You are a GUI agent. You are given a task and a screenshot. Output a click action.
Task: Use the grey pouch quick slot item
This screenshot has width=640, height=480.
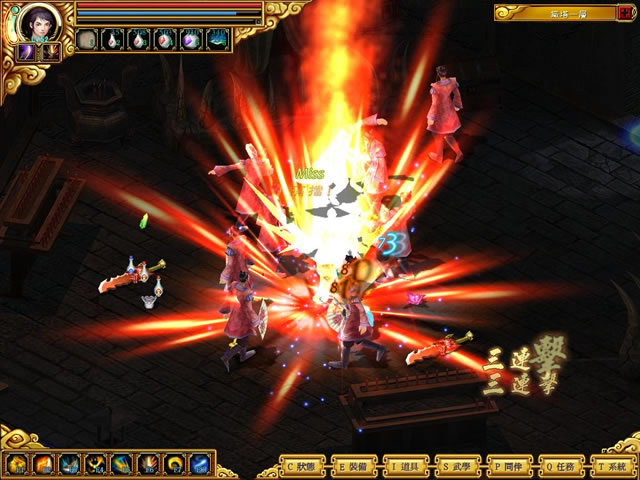click(88, 40)
